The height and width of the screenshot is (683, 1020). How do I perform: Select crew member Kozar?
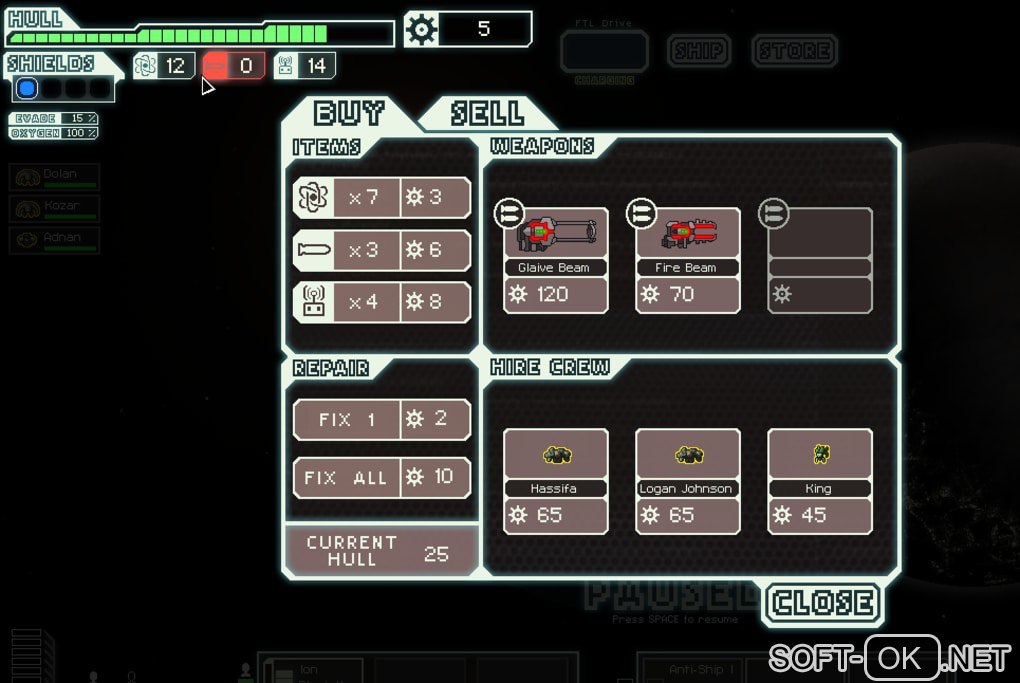(x=55, y=209)
